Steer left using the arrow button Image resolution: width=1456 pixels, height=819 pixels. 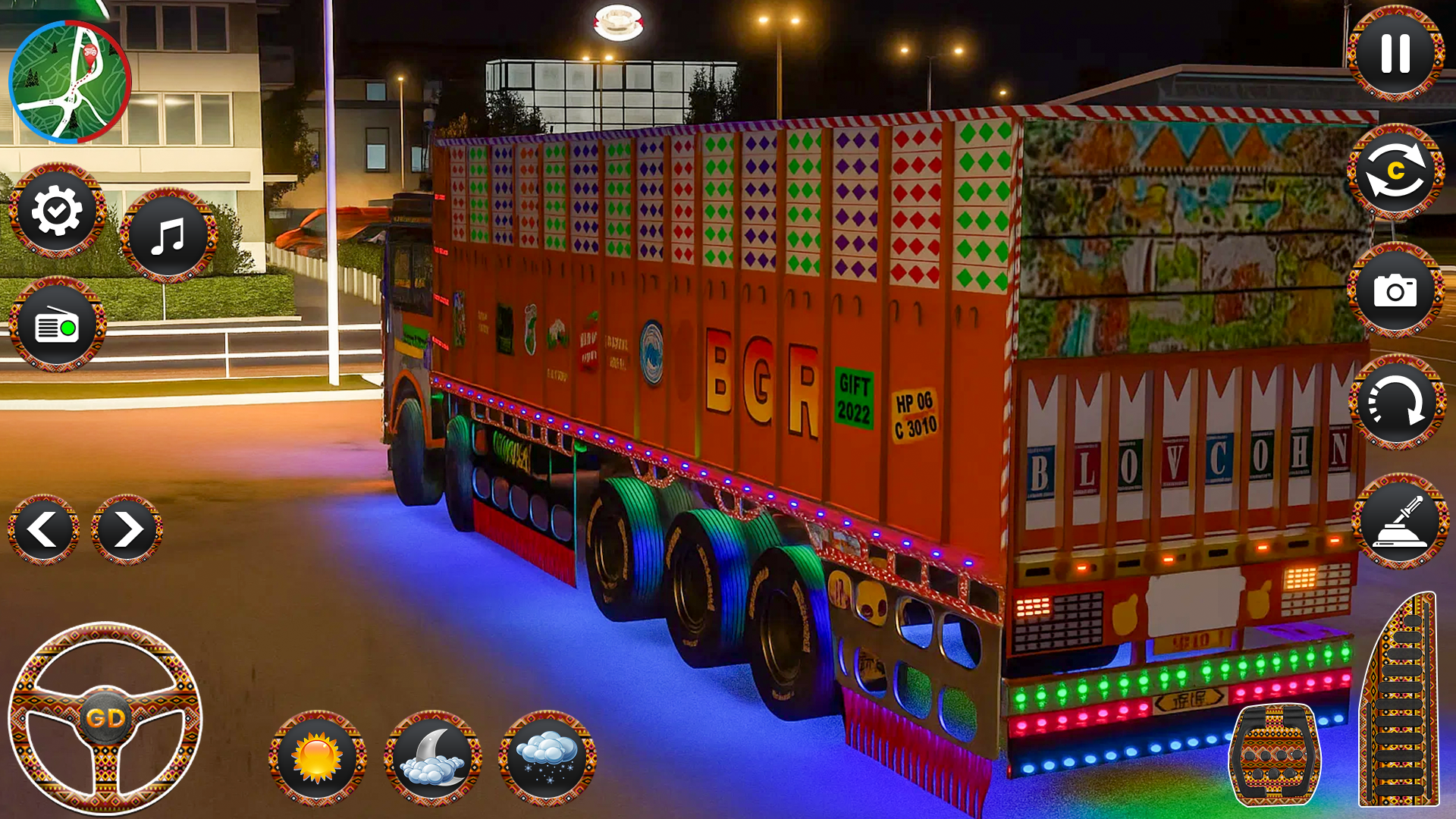(42, 529)
